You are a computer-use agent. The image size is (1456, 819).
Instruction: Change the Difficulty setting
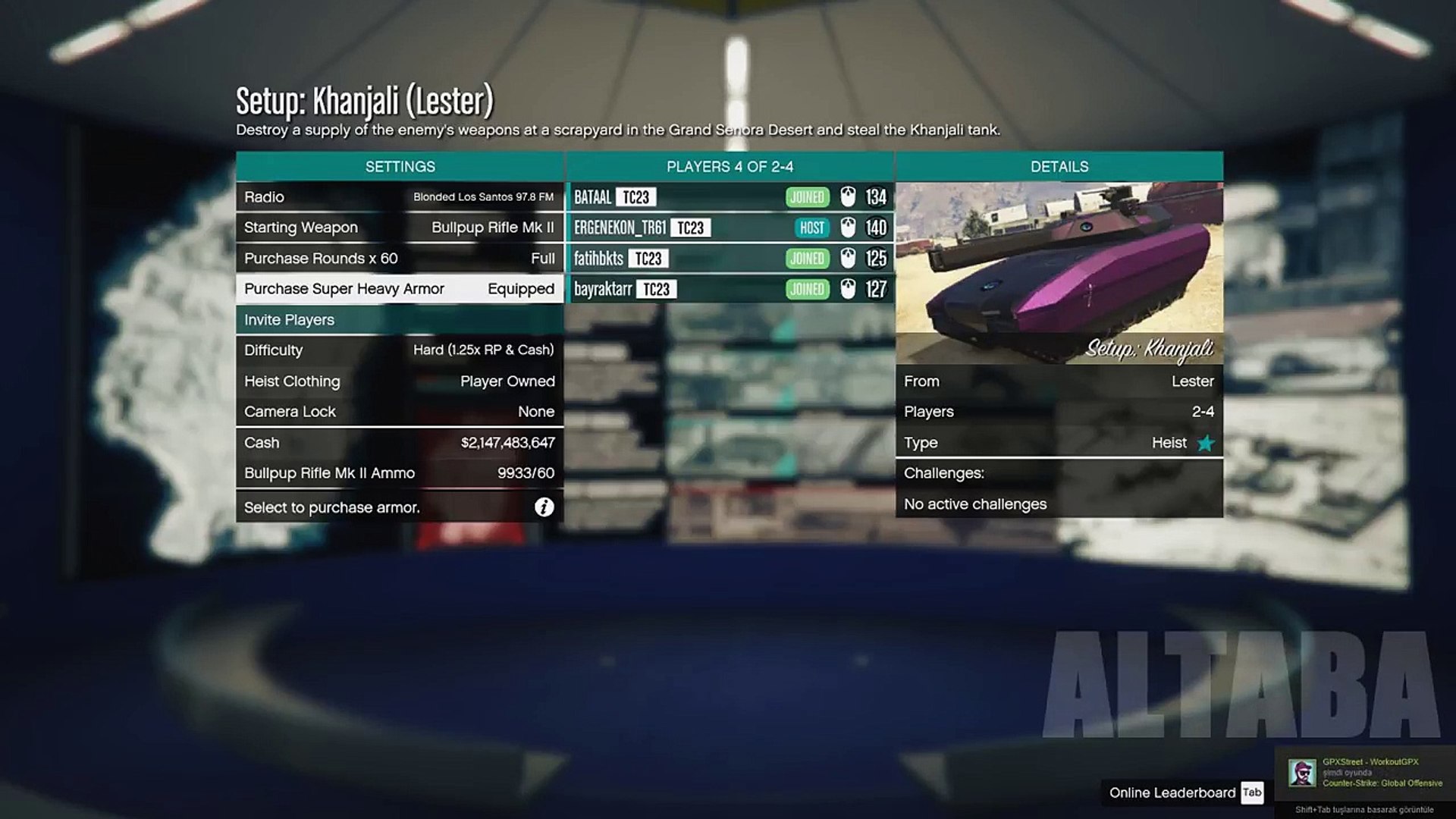point(399,350)
